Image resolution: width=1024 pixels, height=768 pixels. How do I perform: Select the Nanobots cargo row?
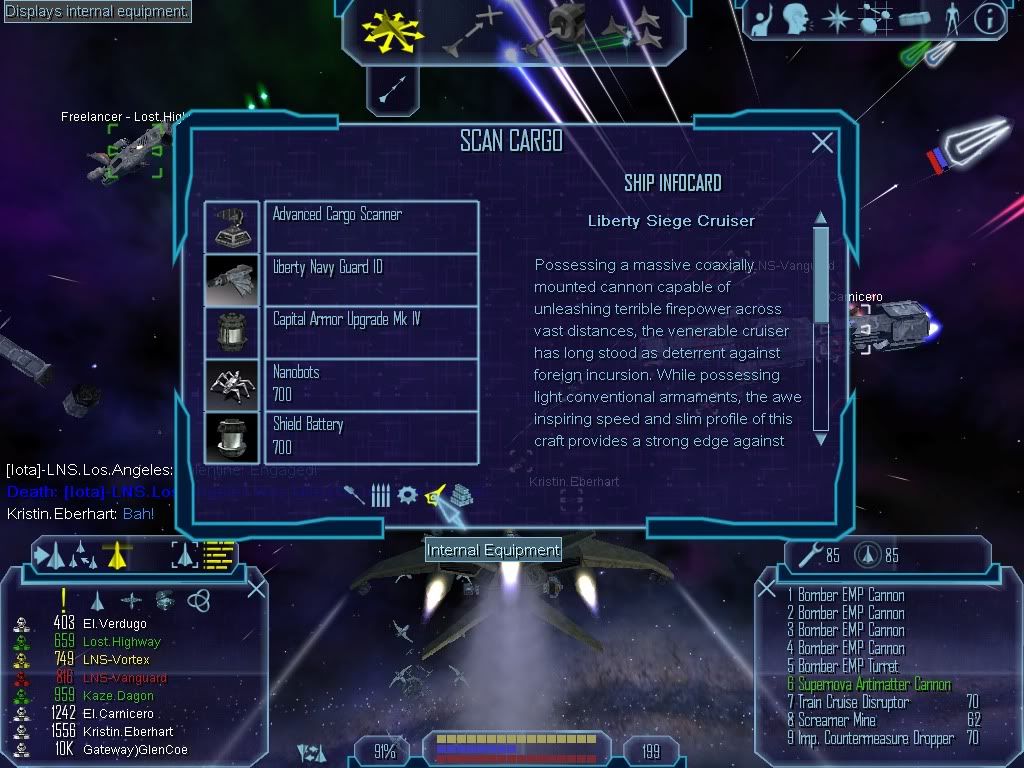(371, 384)
